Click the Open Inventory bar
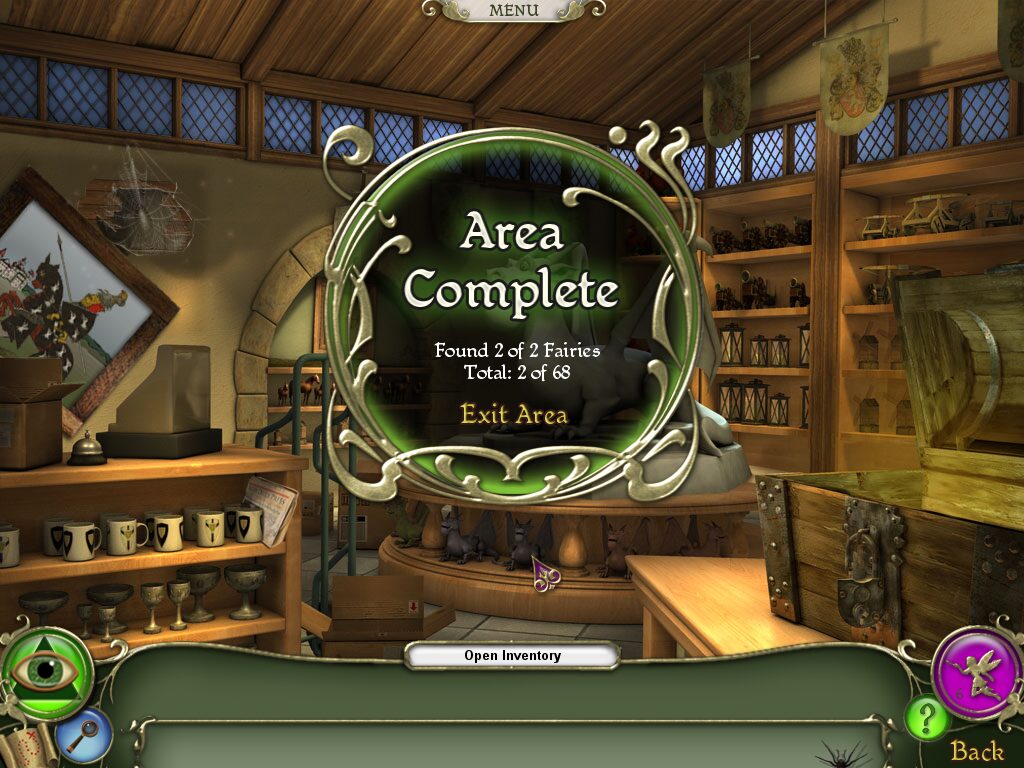 (512, 656)
